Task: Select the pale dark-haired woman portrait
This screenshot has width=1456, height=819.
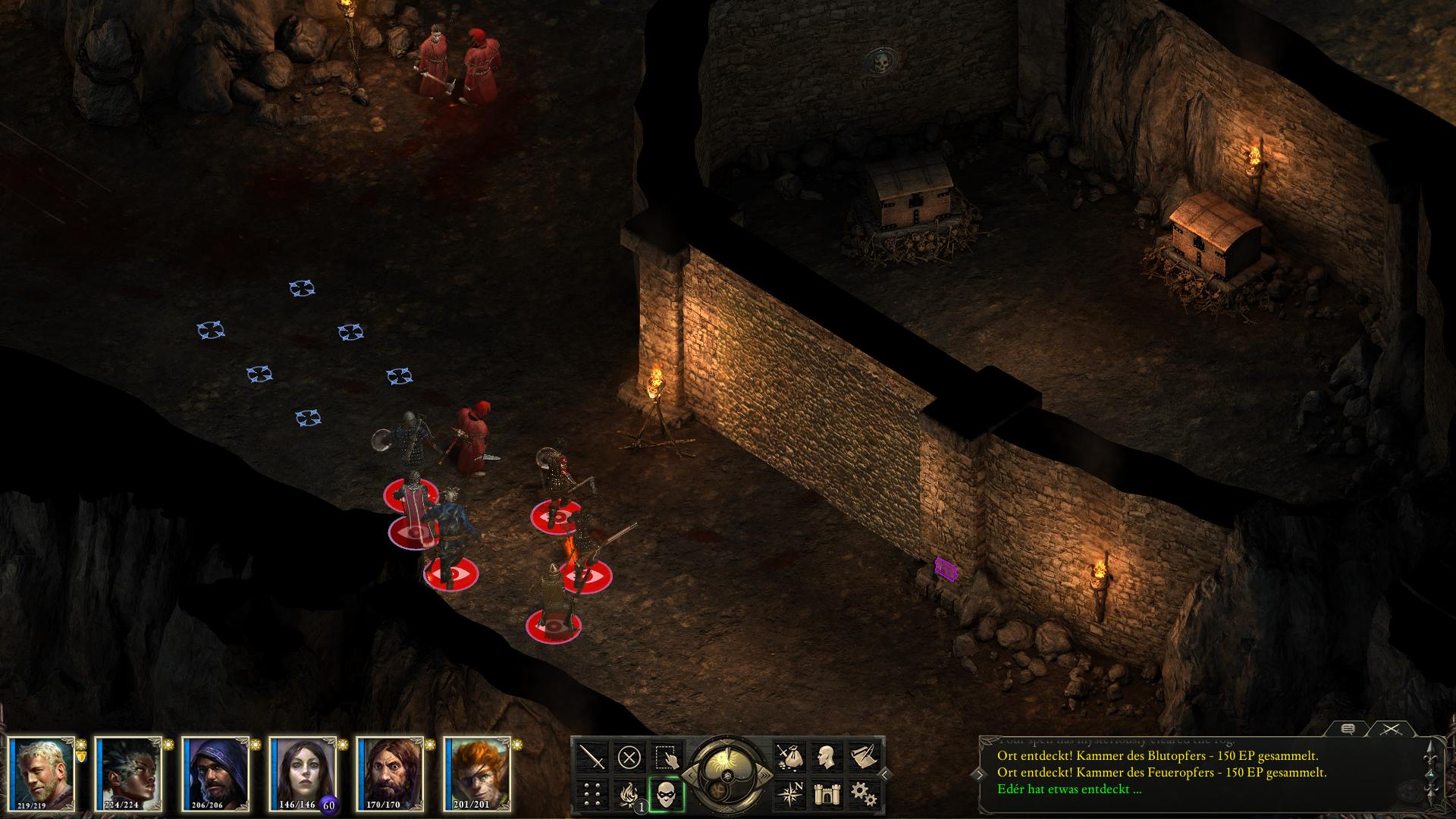Action: coord(303,773)
